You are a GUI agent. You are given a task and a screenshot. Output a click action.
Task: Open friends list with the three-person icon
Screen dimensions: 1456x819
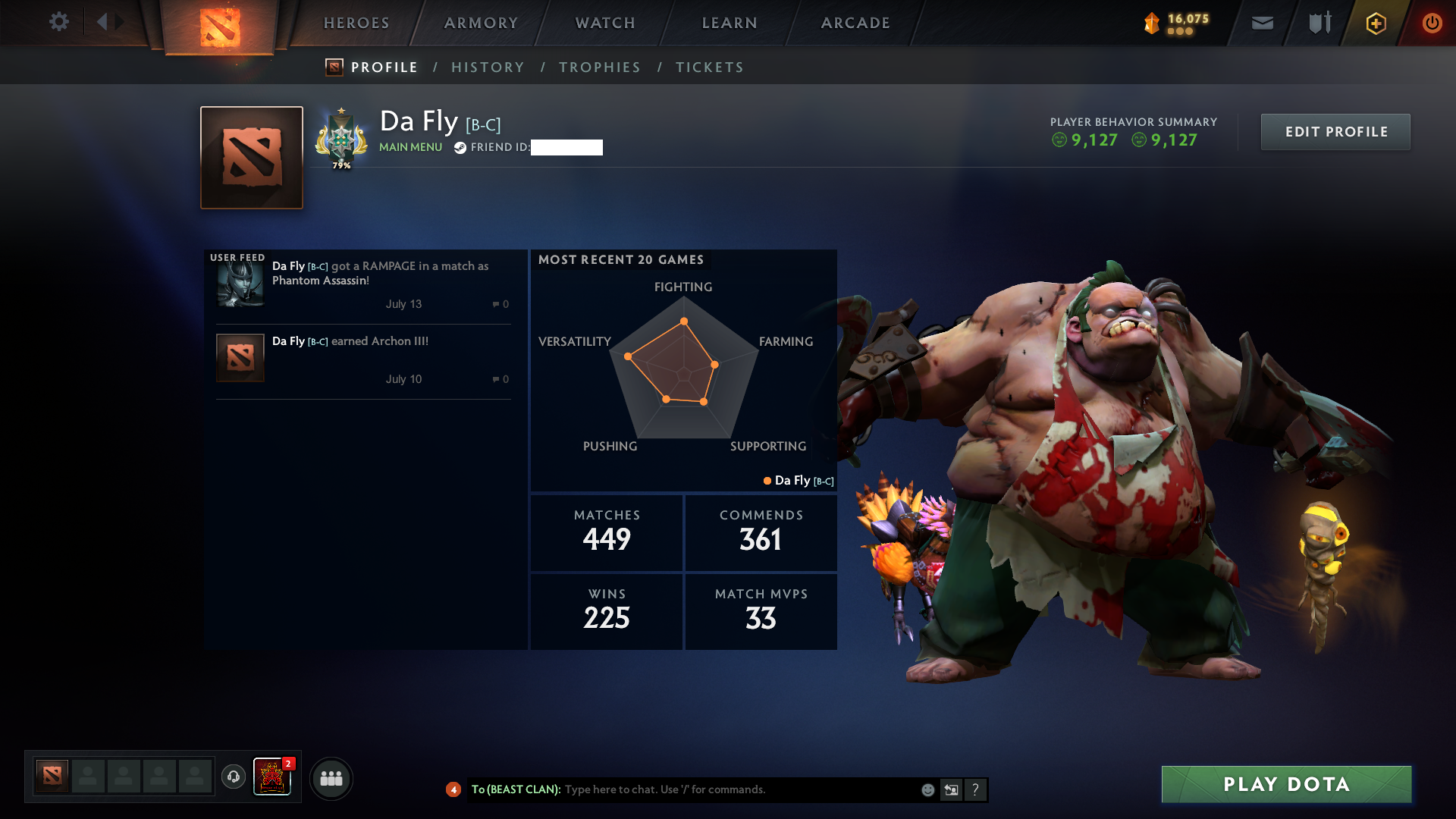coord(331,778)
